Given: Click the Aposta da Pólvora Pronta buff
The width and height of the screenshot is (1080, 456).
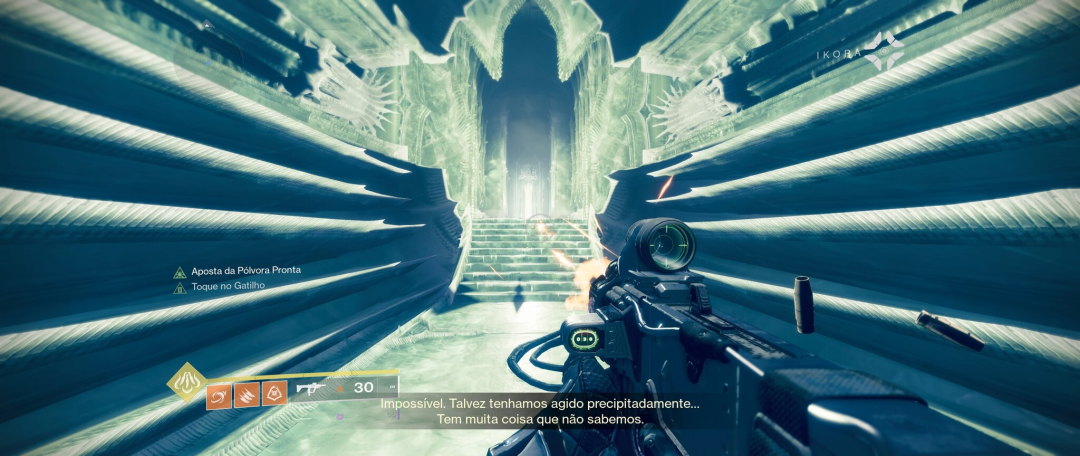Looking at the screenshot, I should coord(237,271).
